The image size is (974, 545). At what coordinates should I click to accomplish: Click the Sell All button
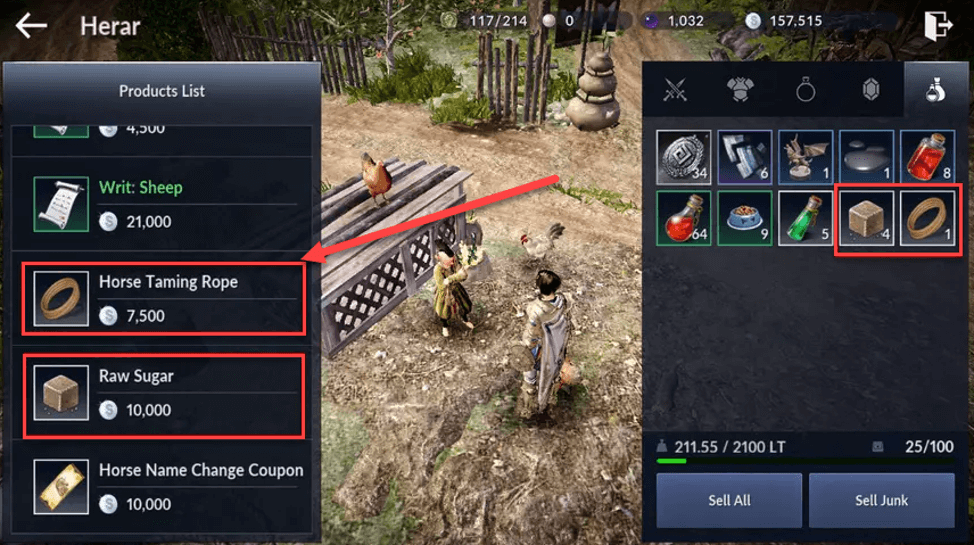tap(729, 500)
